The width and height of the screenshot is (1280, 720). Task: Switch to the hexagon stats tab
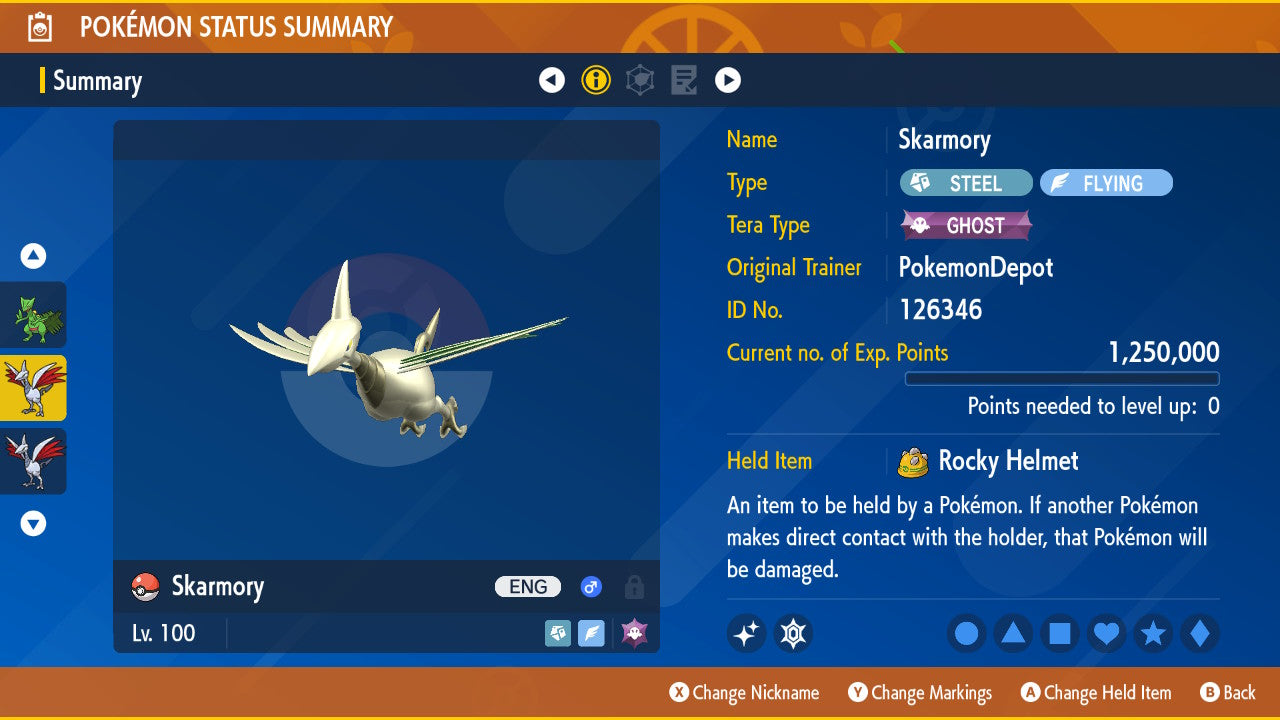[640, 80]
